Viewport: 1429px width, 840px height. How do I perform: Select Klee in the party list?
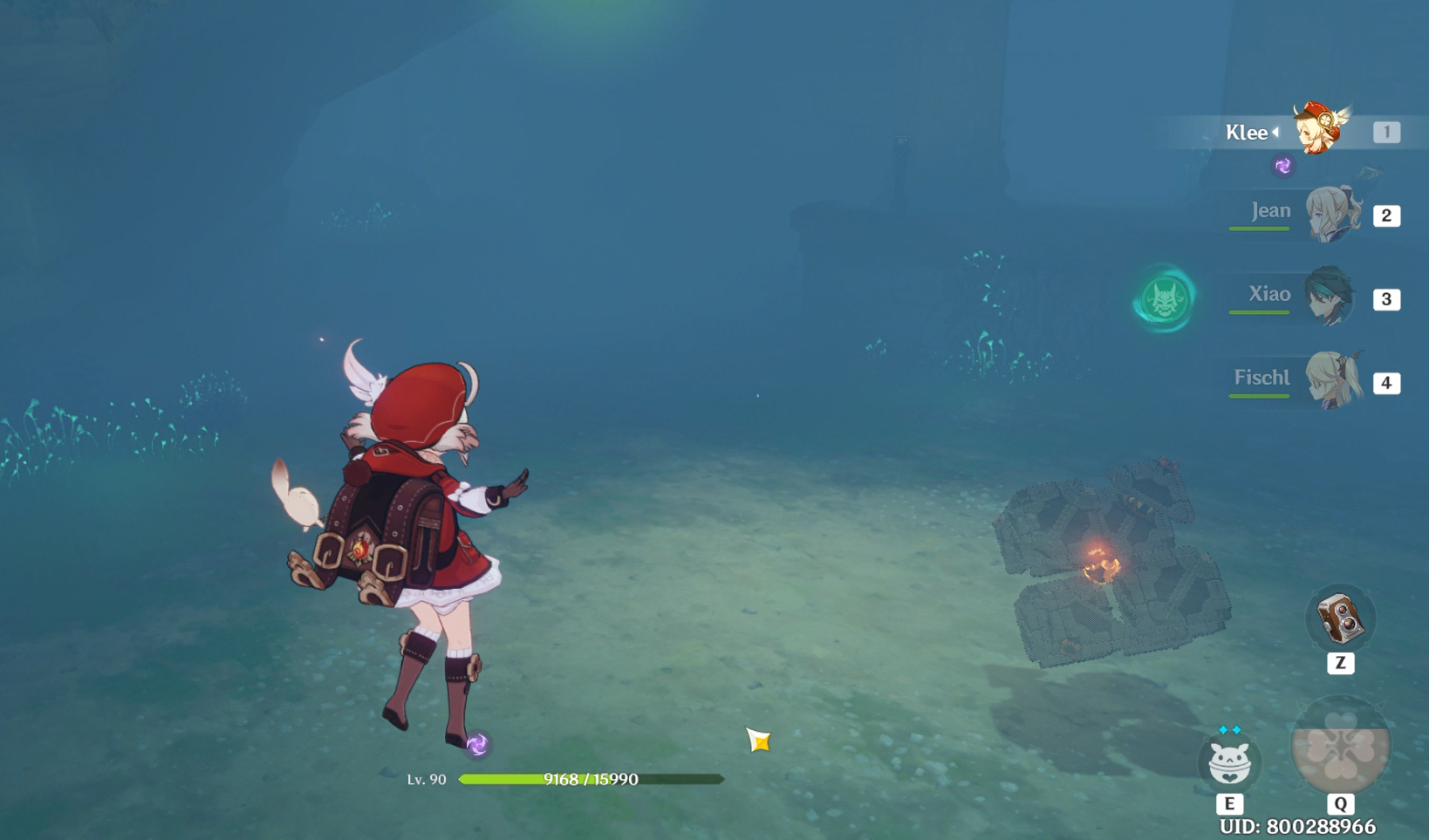pyautogui.click(x=1319, y=131)
